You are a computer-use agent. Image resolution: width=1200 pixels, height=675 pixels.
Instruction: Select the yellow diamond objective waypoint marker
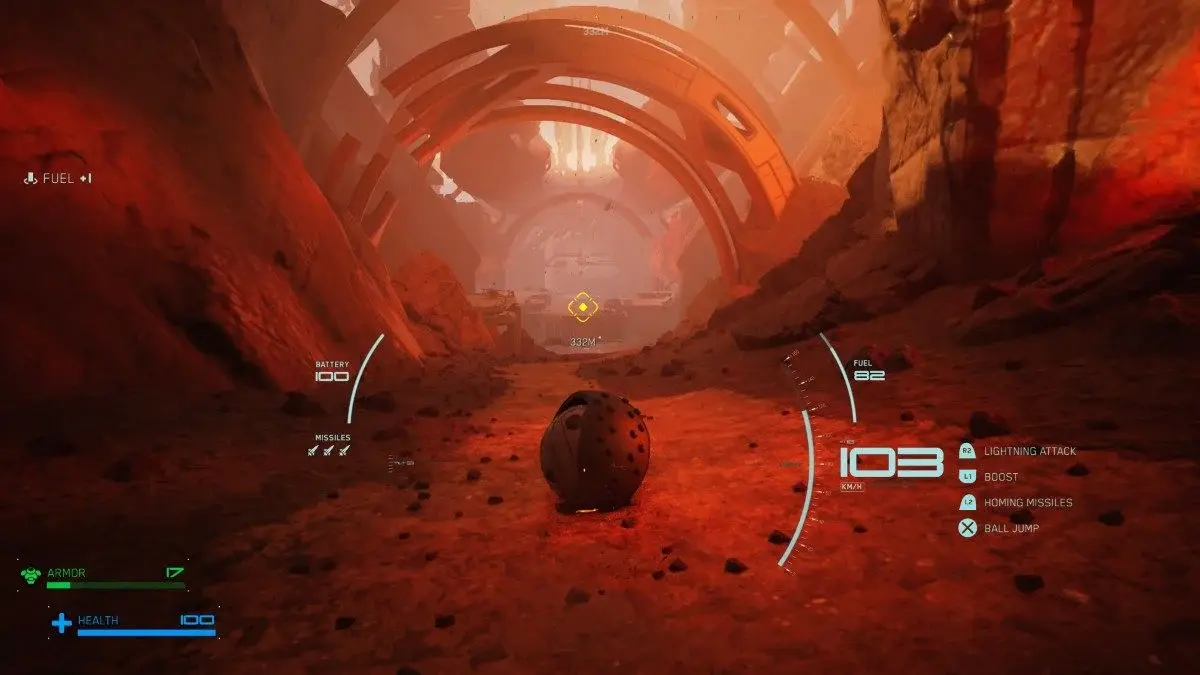pyautogui.click(x=582, y=307)
